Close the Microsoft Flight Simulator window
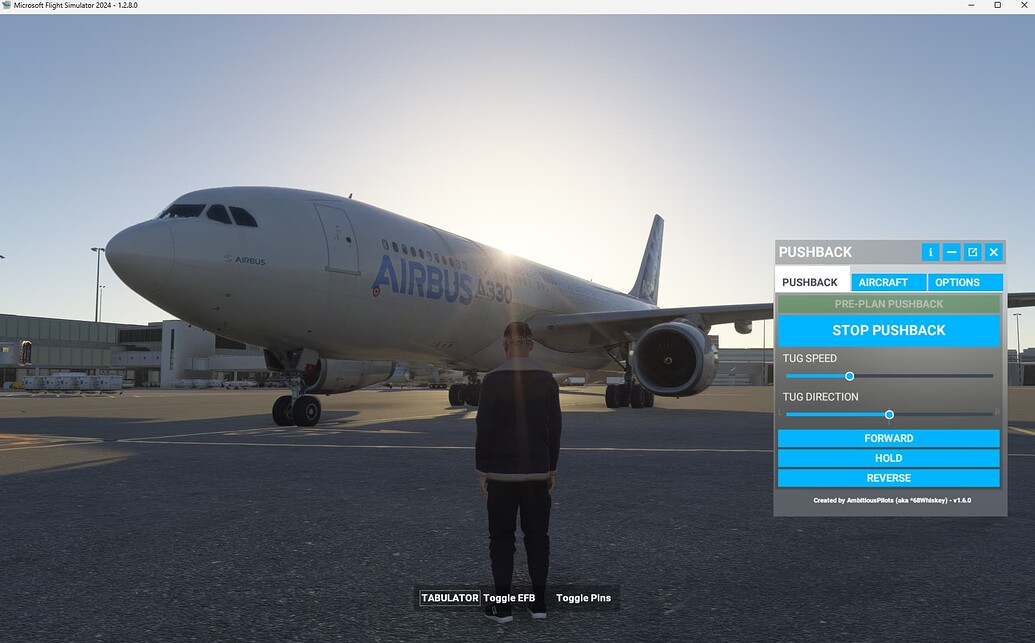Viewport: 1035px width, 643px height. (x=1023, y=6)
